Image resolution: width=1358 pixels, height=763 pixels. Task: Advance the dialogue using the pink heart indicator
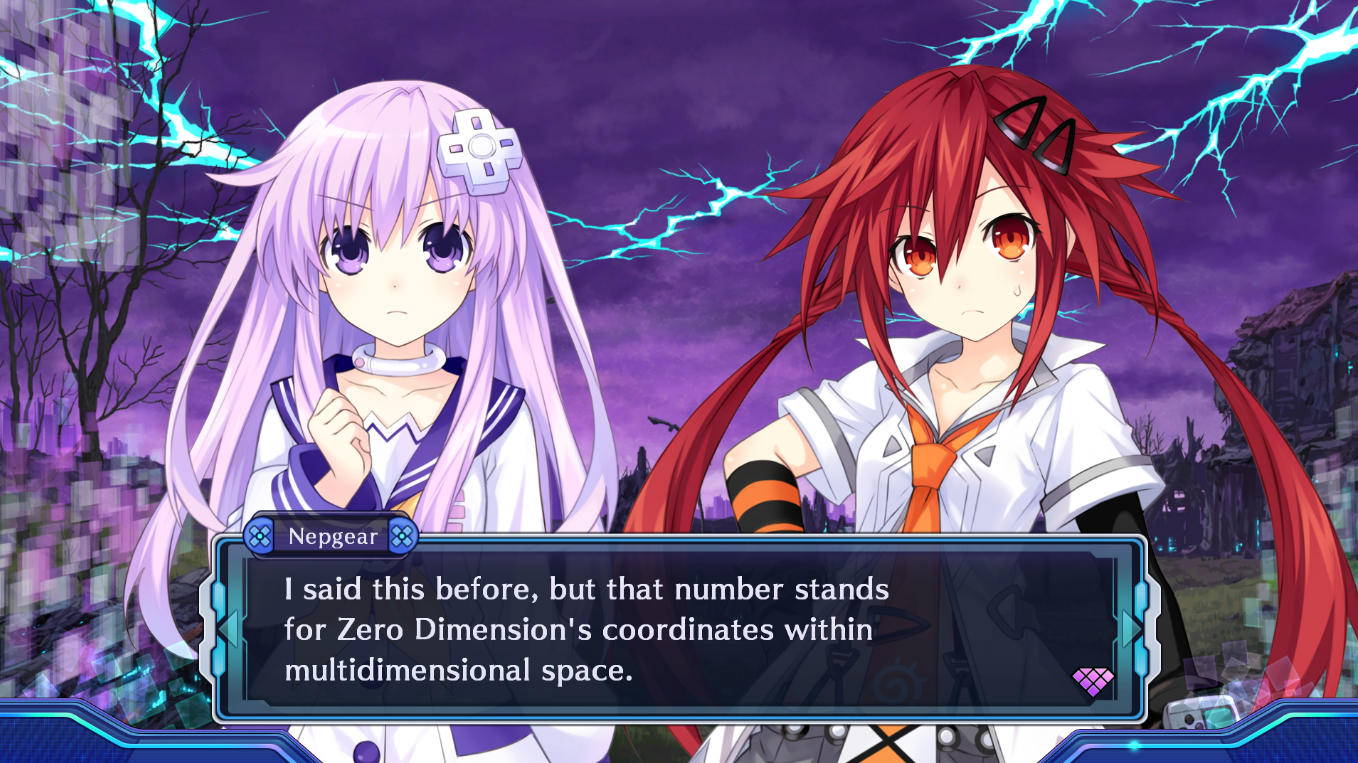(x=1092, y=682)
